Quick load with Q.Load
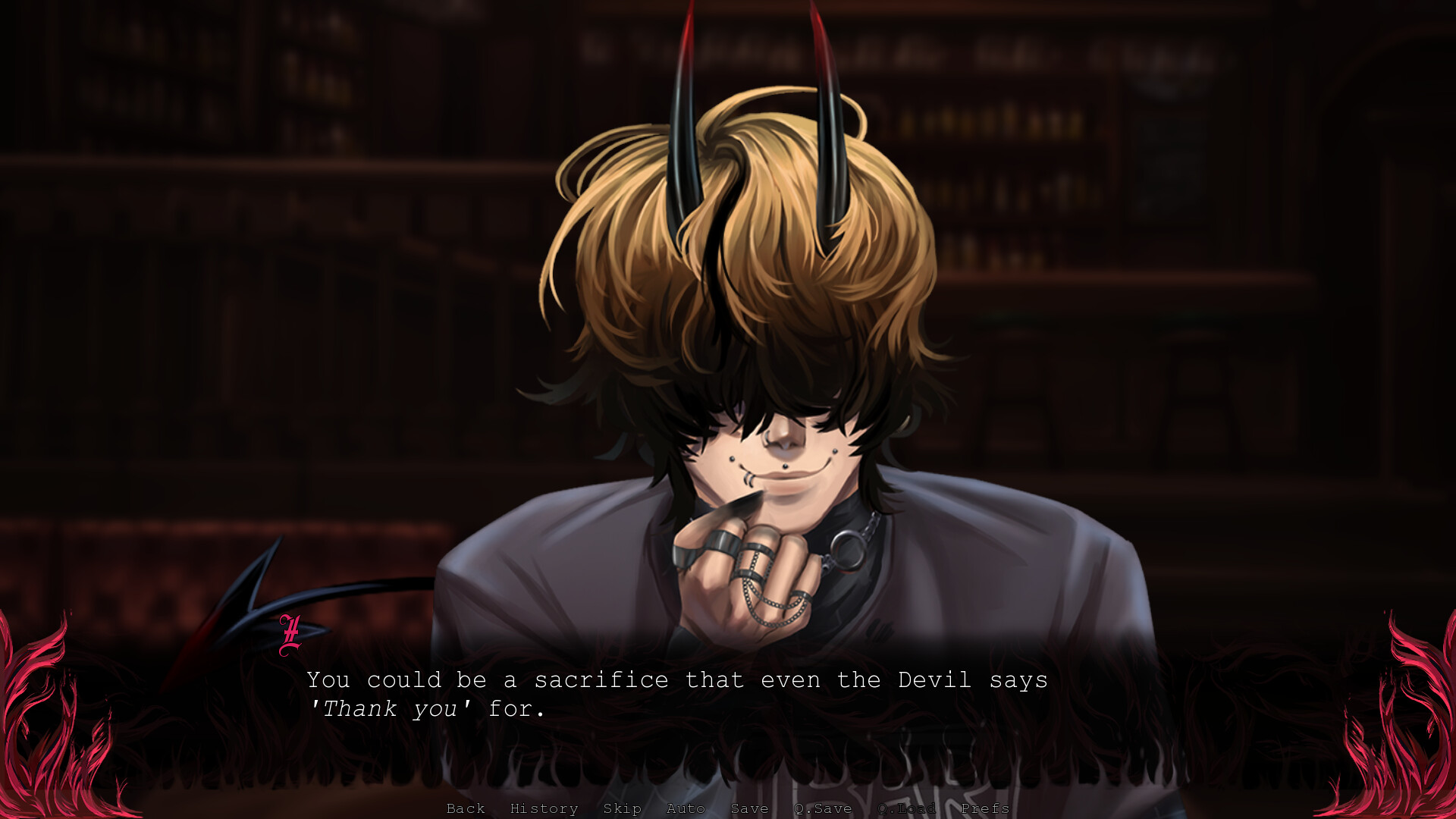The width and height of the screenshot is (1456, 819). click(906, 808)
